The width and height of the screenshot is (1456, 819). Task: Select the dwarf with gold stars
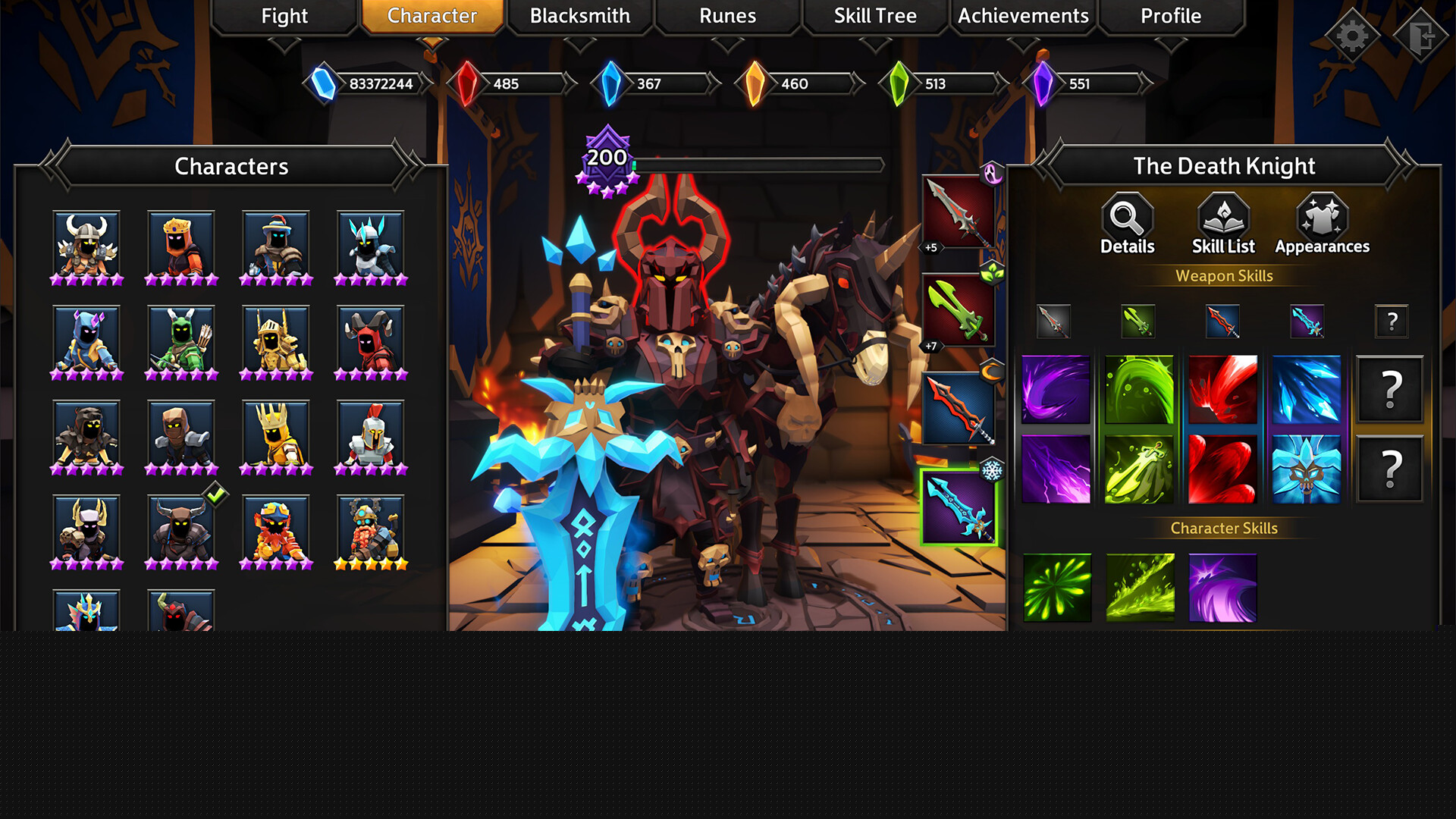(371, 531)
